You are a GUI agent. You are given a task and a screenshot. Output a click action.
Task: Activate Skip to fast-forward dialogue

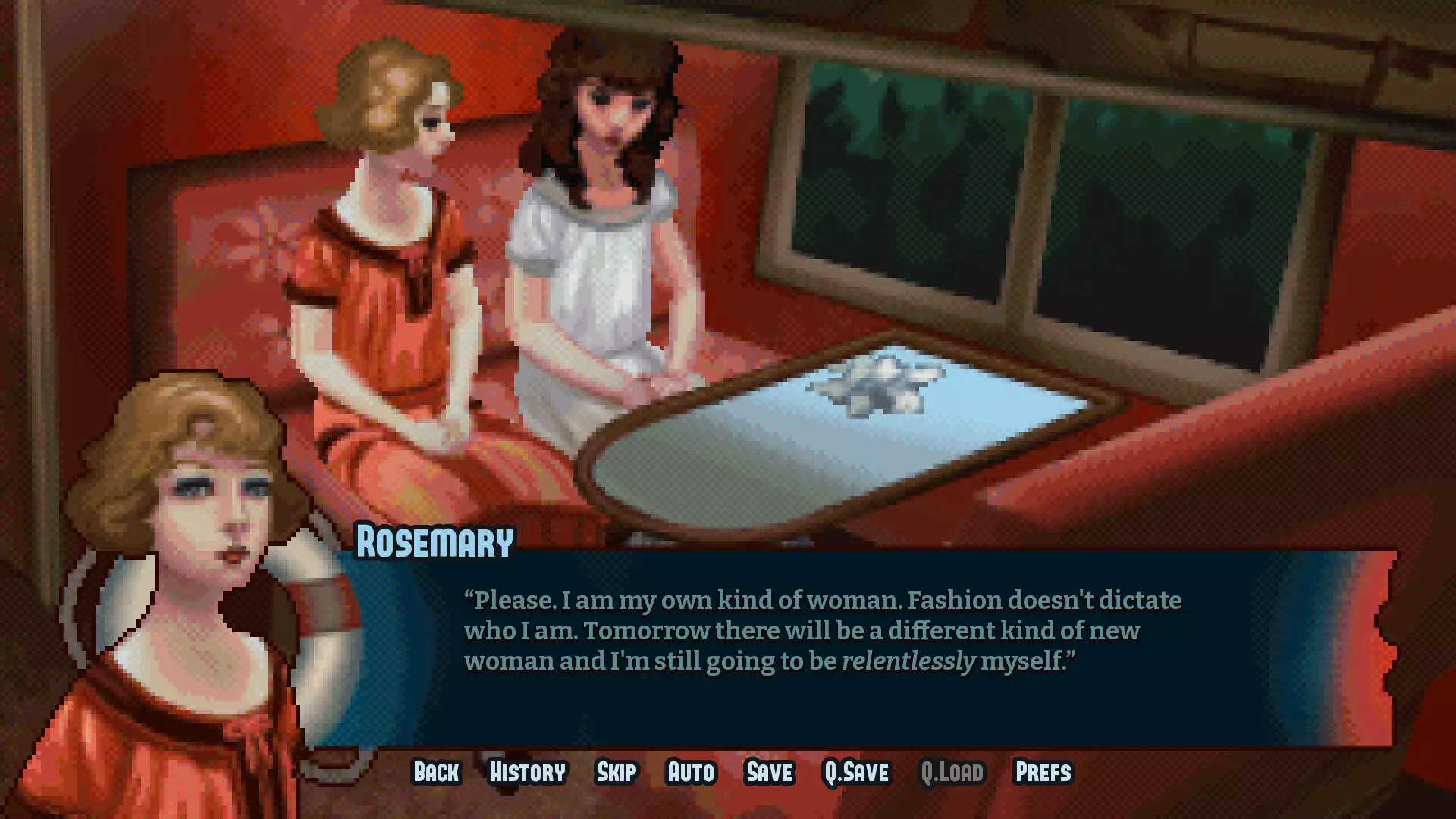617,772
